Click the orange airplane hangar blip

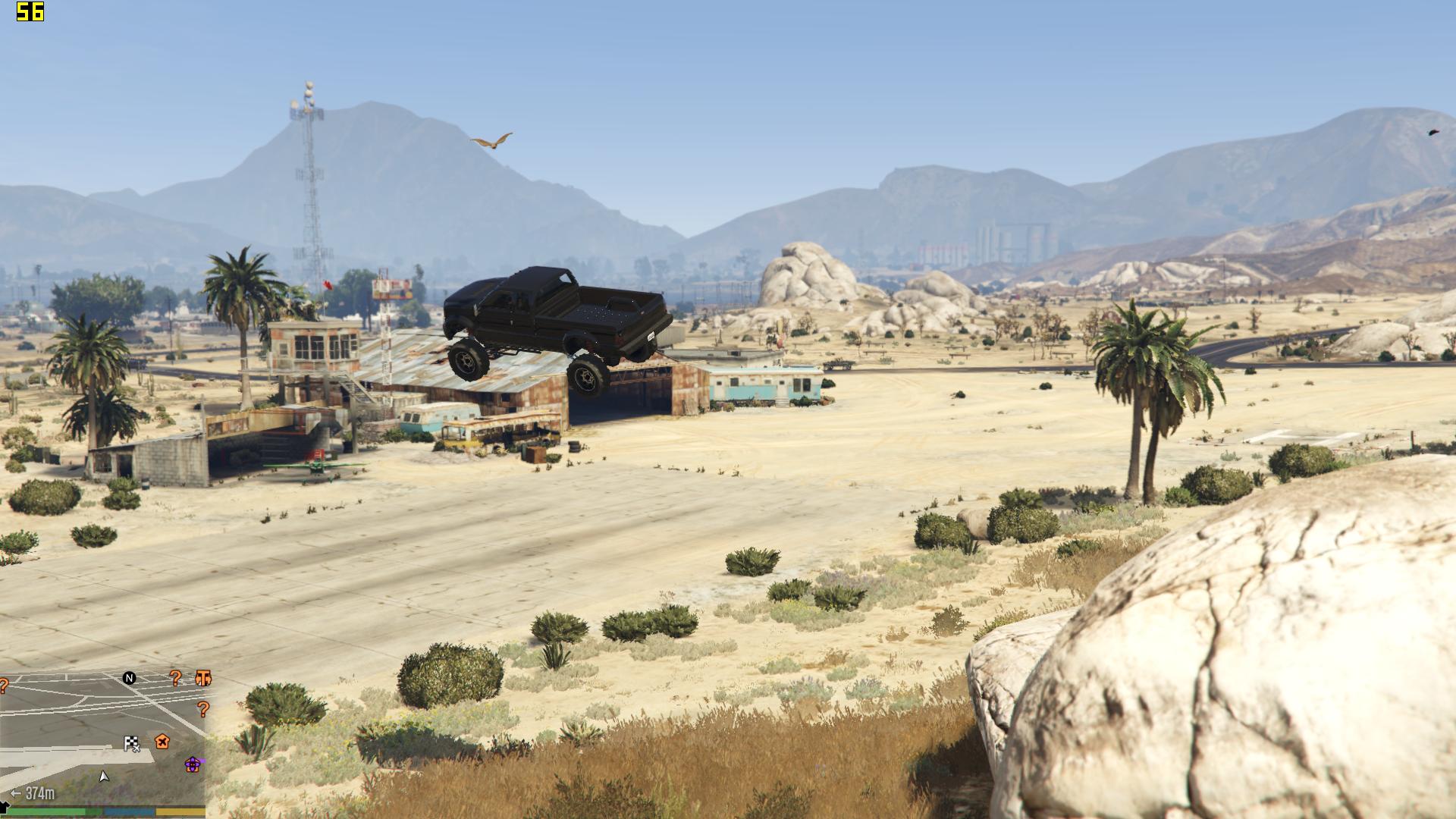coord(162,741)
